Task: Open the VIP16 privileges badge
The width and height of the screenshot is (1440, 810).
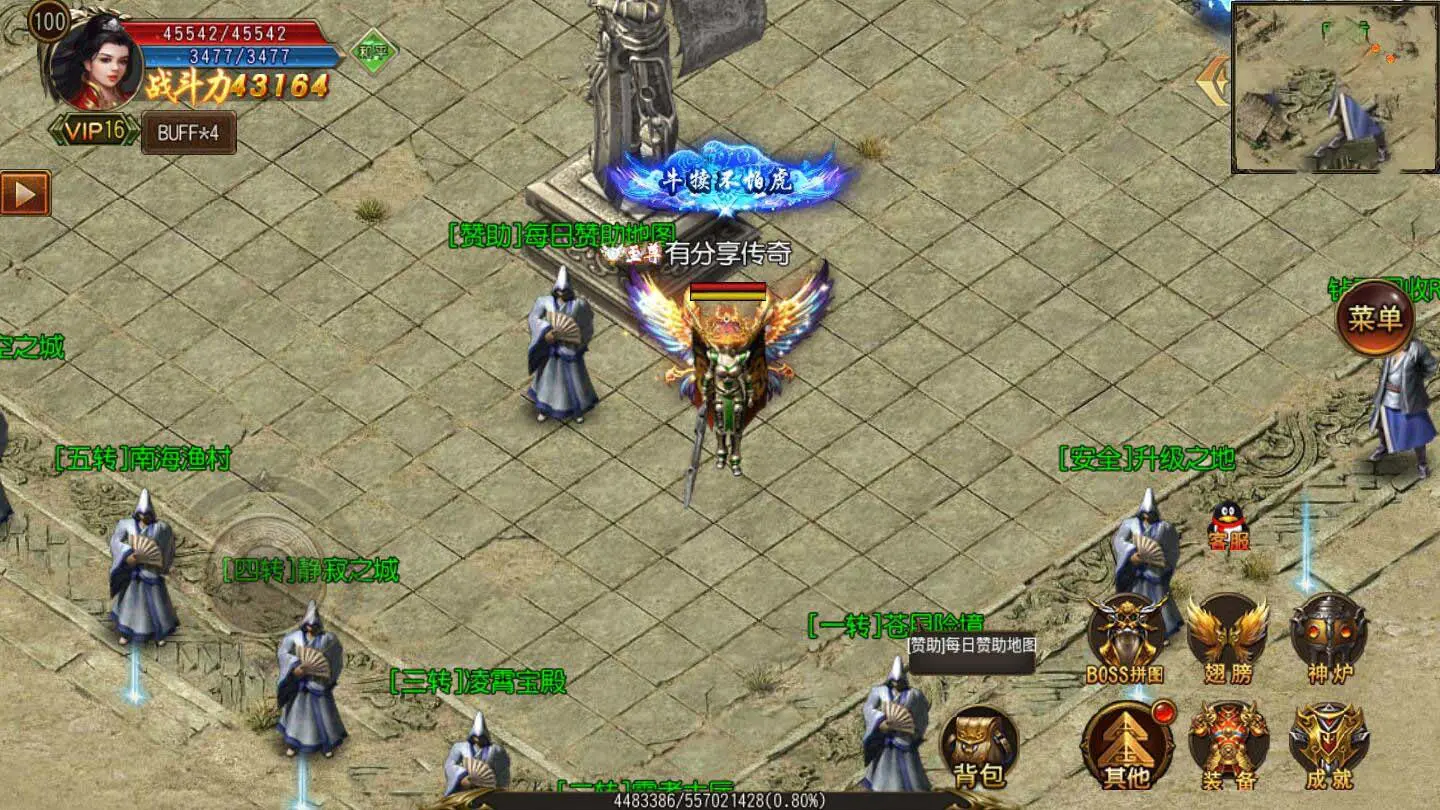Action: [95, 130]
